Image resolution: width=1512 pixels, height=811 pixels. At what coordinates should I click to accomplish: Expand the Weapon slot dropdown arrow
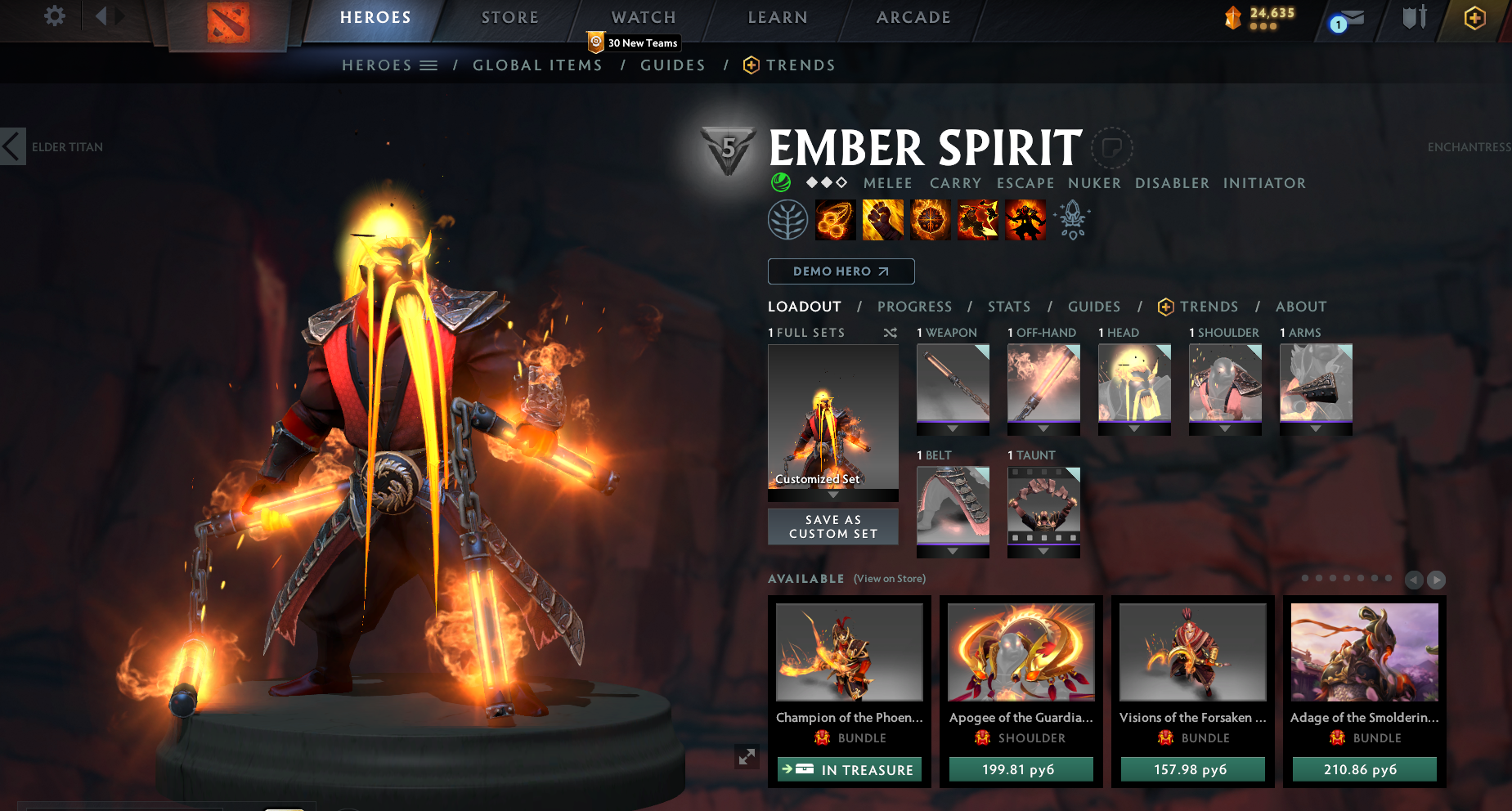click(952, 428)
